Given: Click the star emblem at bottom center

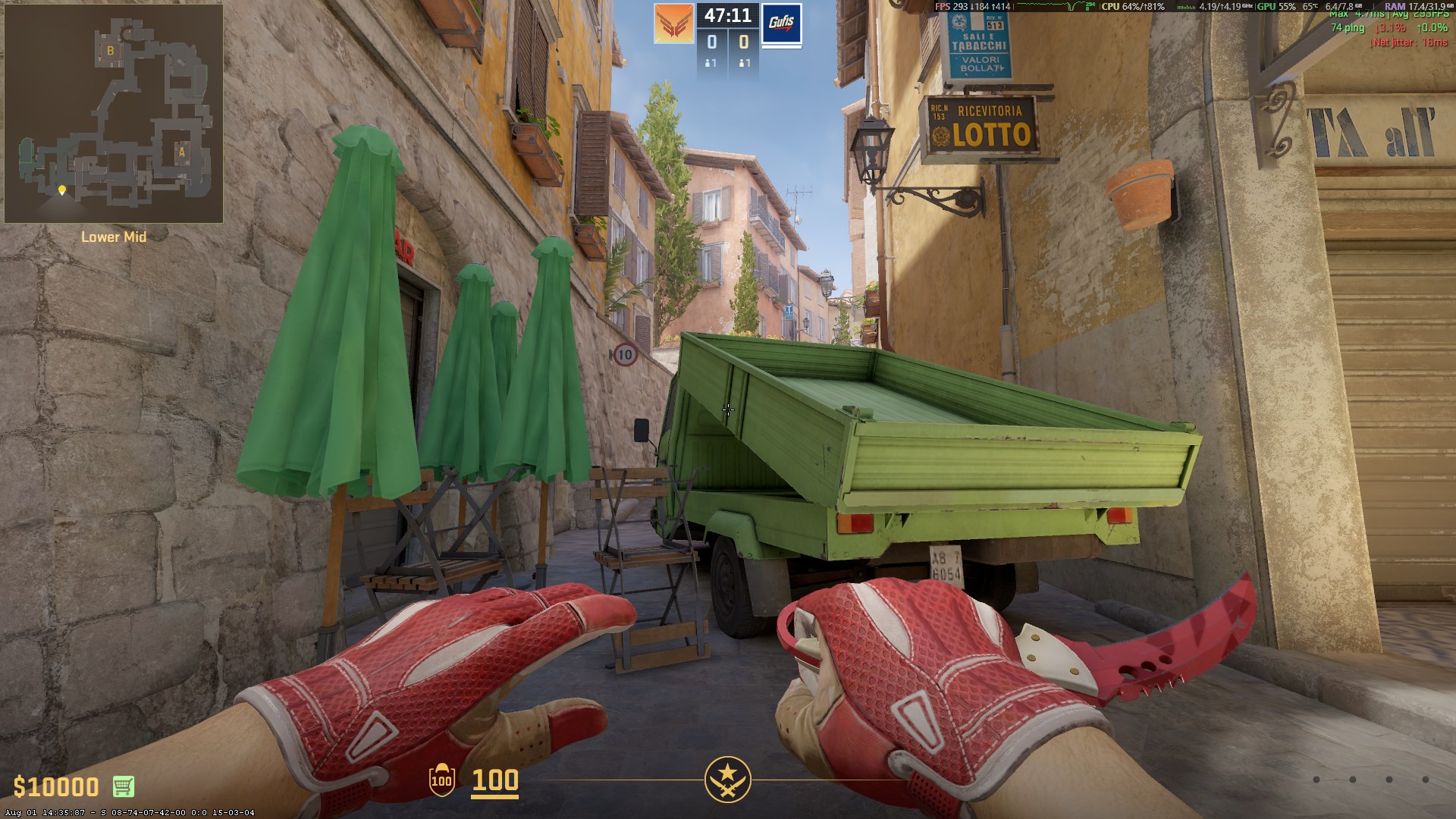Looking at the screenshot, I should pos(727,780).
